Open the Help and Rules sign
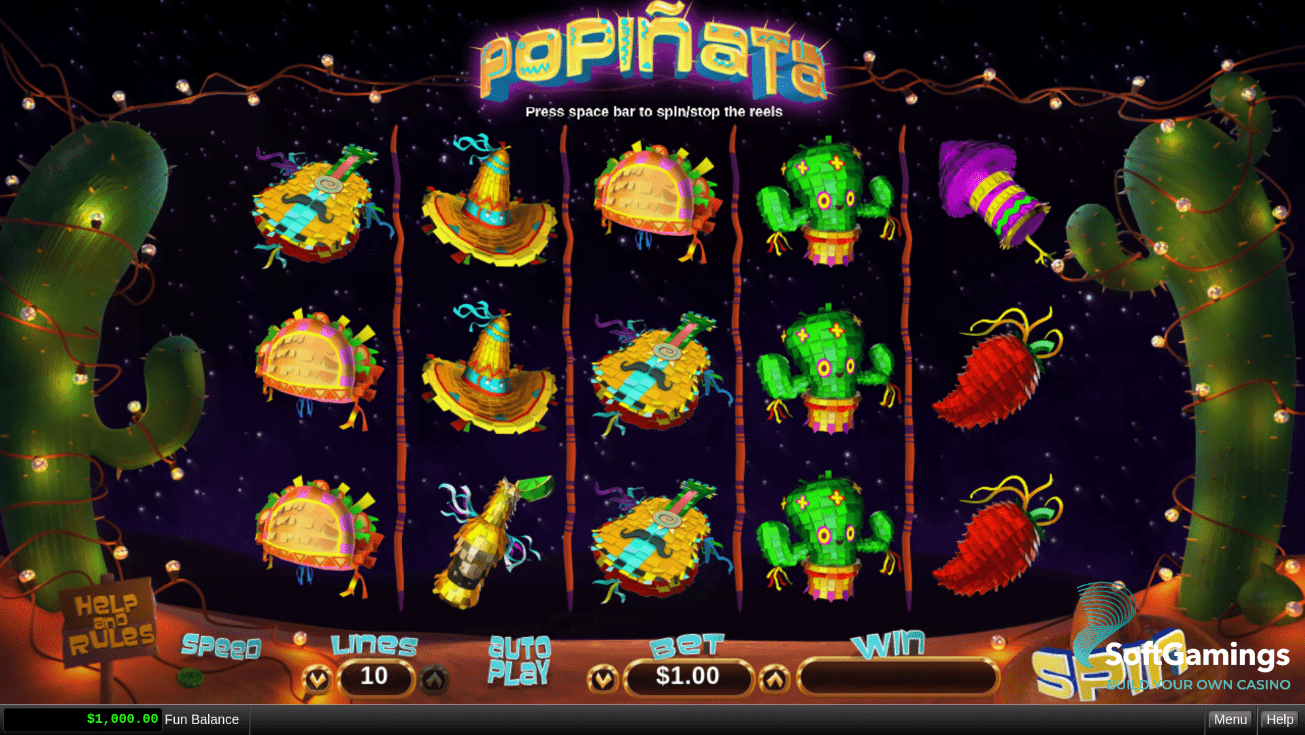This screenshot has width=1305, height=735. [x=108, y=623]
